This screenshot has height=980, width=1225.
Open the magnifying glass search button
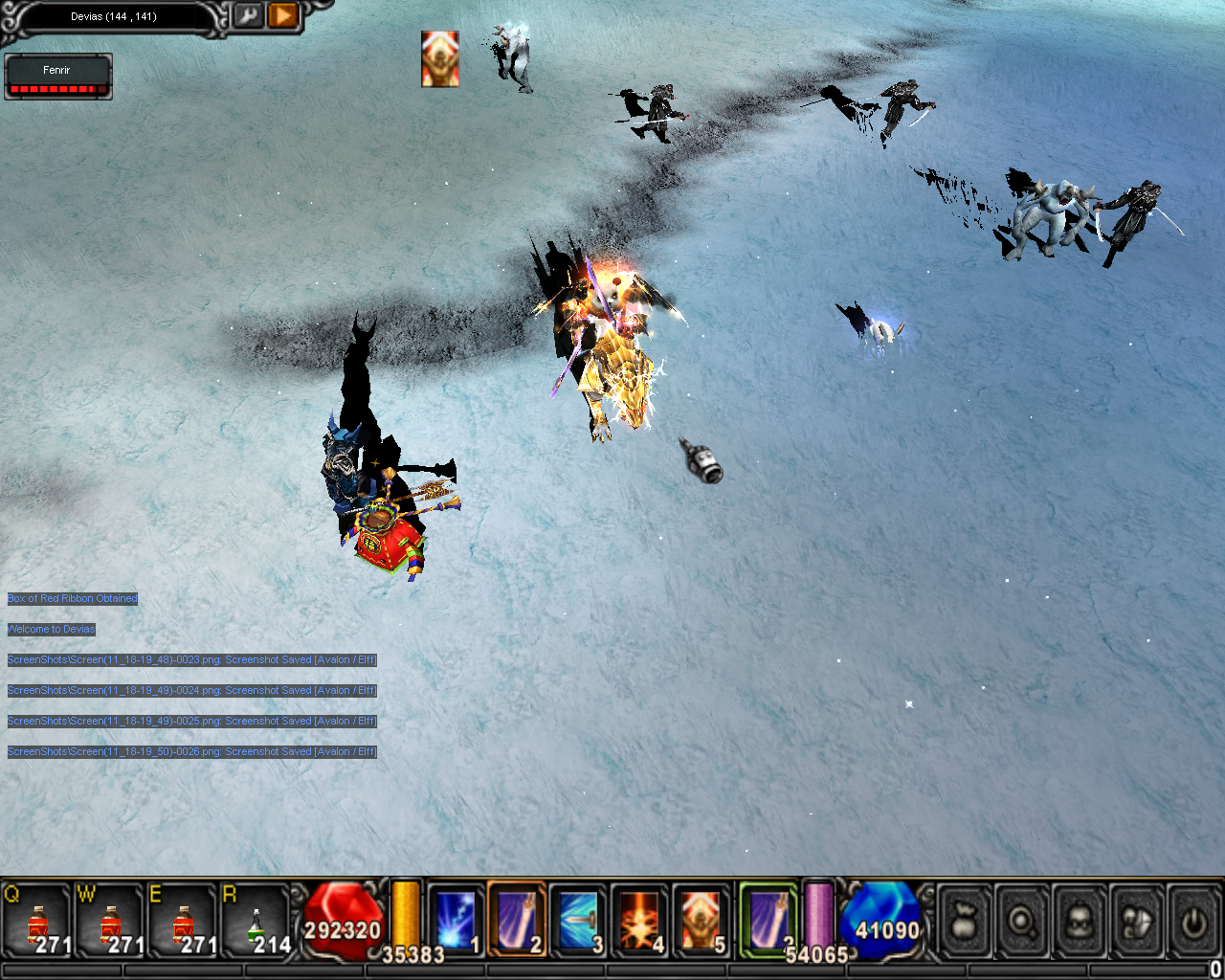1022,922
